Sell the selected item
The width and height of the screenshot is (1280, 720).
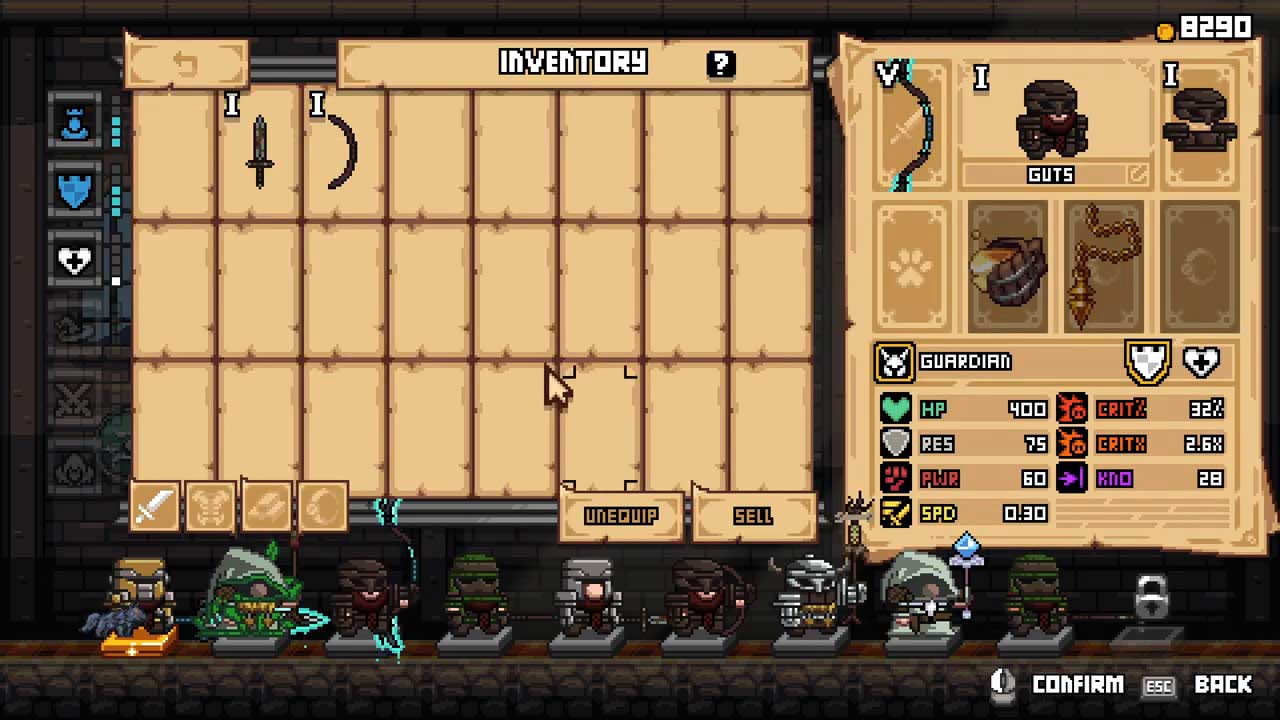pyautogui.click(x=753, y=516)
